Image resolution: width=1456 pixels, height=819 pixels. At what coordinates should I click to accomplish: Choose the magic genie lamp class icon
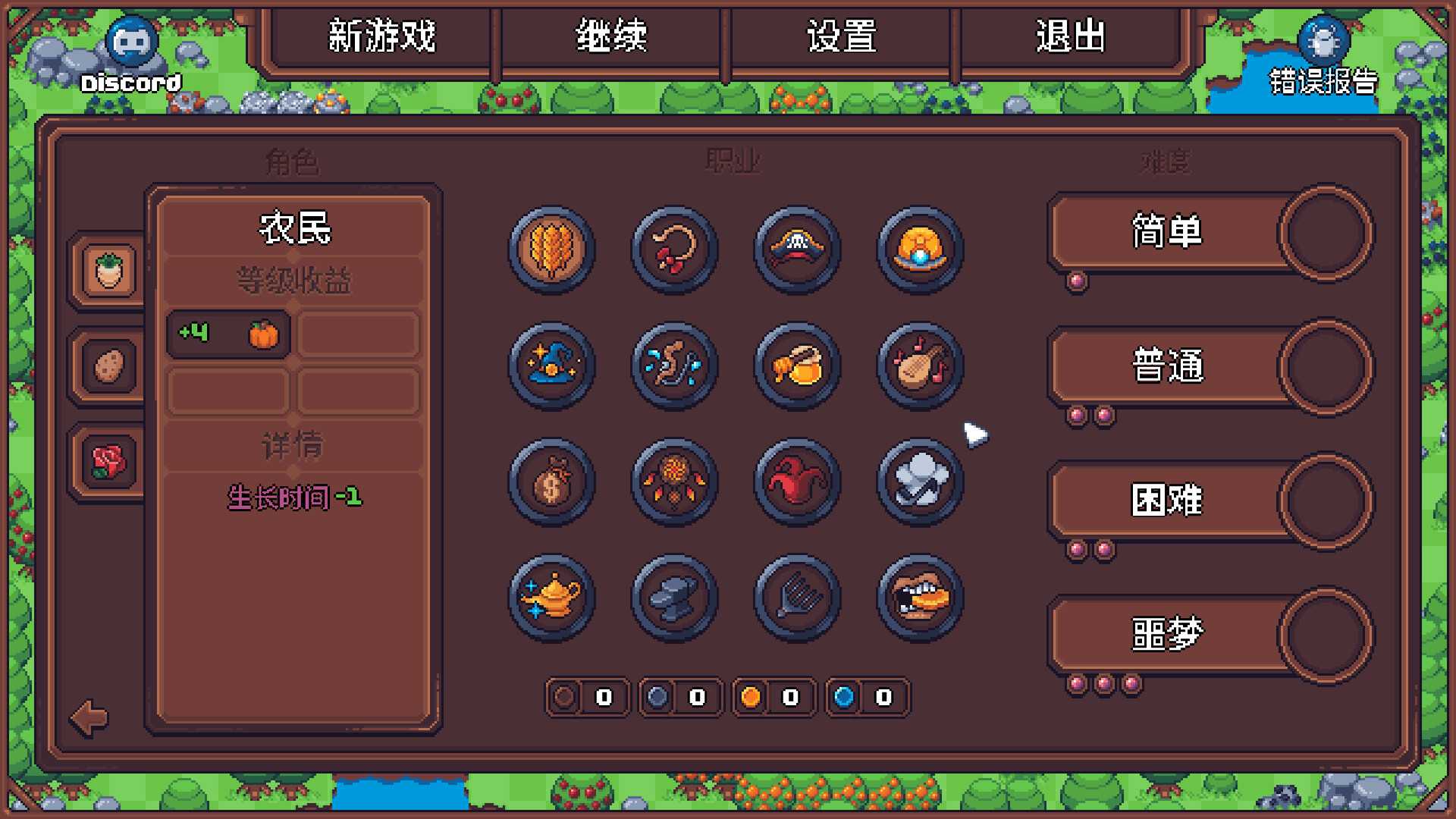pos(550,599)
